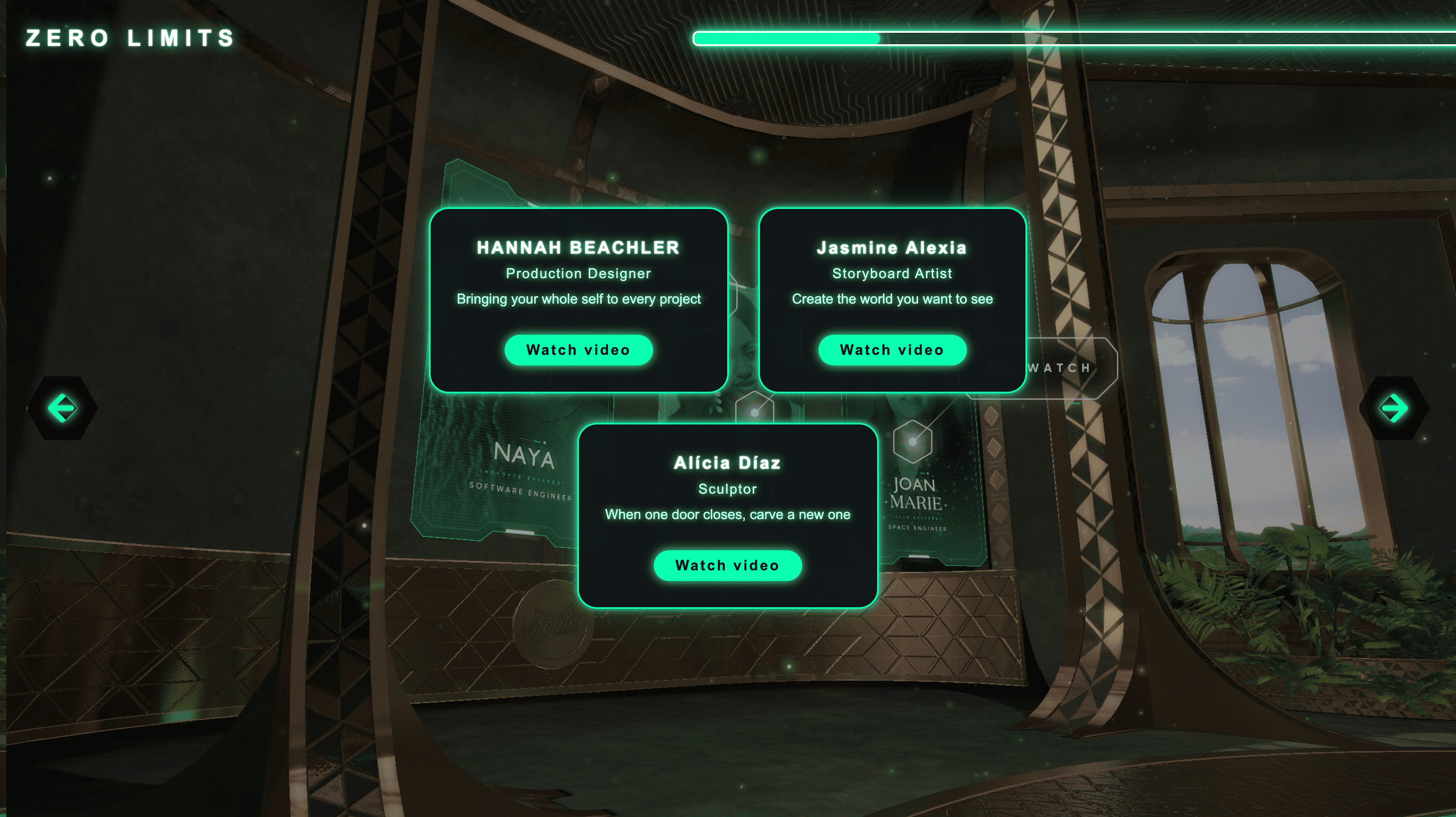Go to the previous room with left arrow
Viewport: 1456px width, 817px height.
pos(62,408)
